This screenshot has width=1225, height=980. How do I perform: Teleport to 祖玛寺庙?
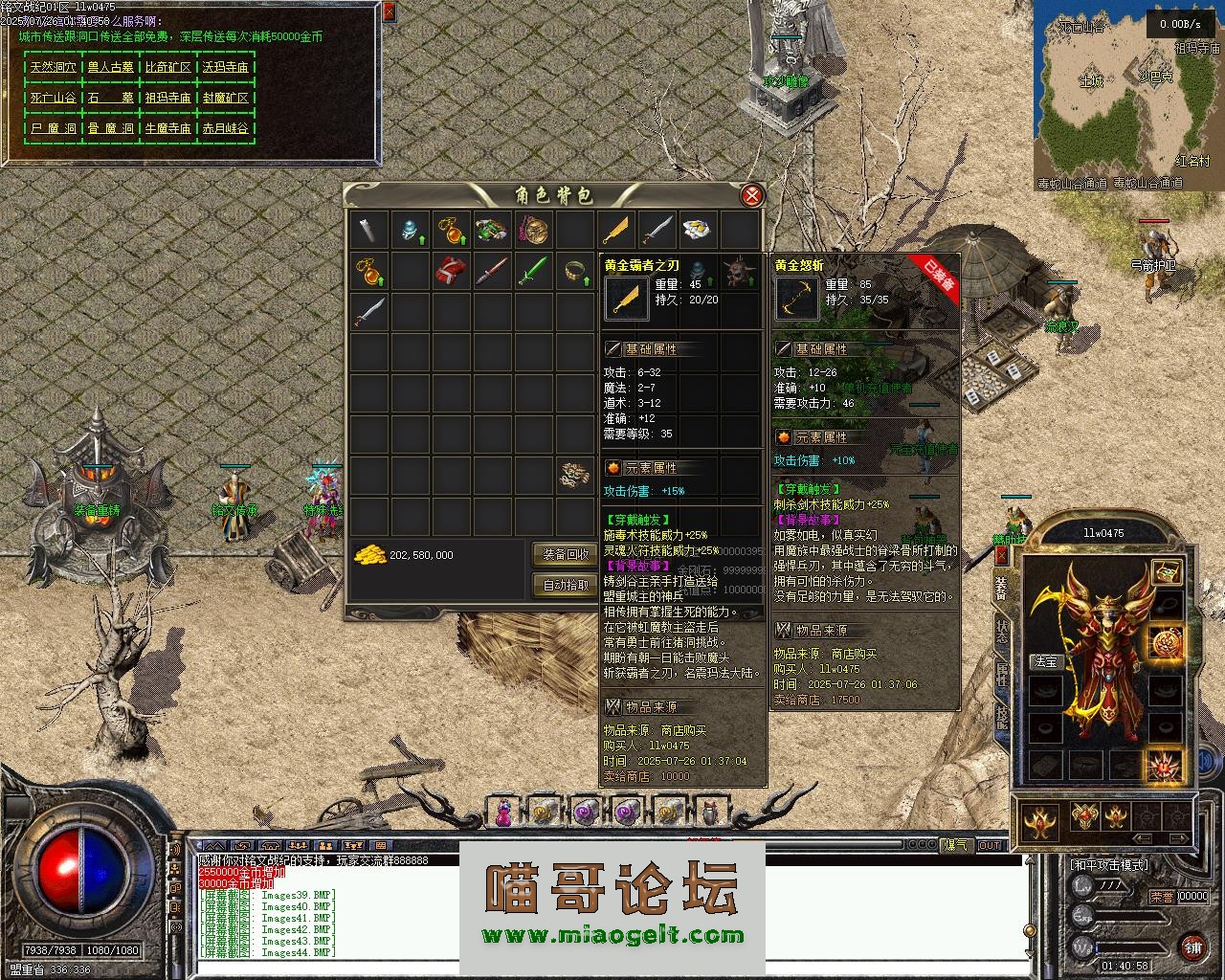[167, 98]
